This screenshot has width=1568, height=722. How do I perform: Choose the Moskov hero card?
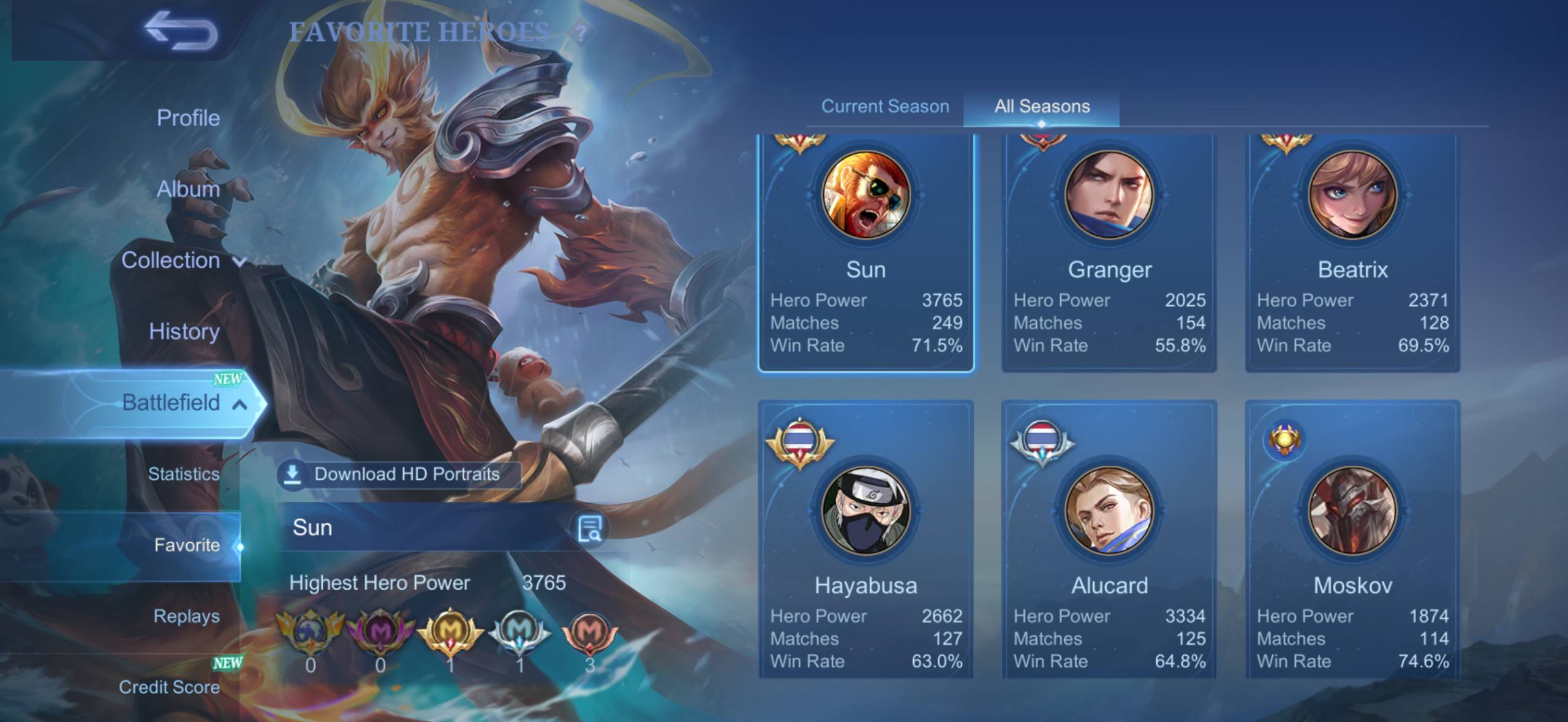pyautogui.click(x=1352, y=539)
